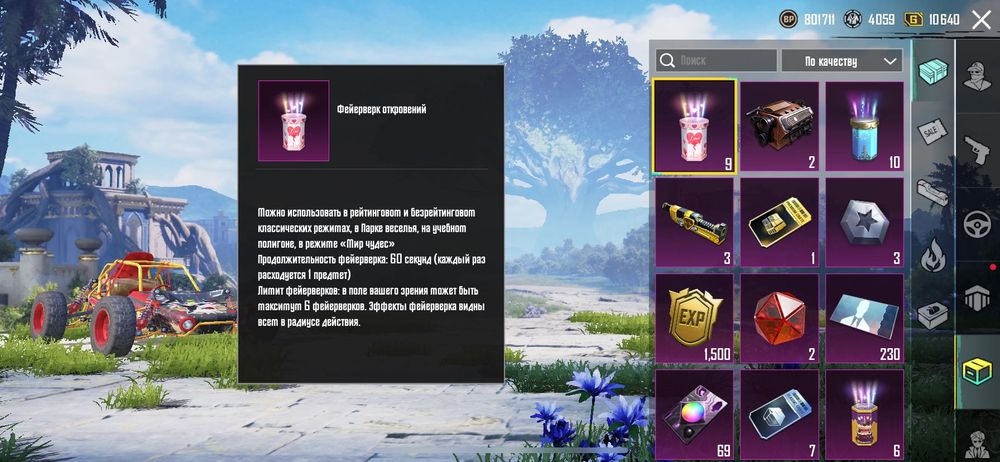
Task: Select the engine item slot
Action: pyautogui.click(x=779, y=127)
